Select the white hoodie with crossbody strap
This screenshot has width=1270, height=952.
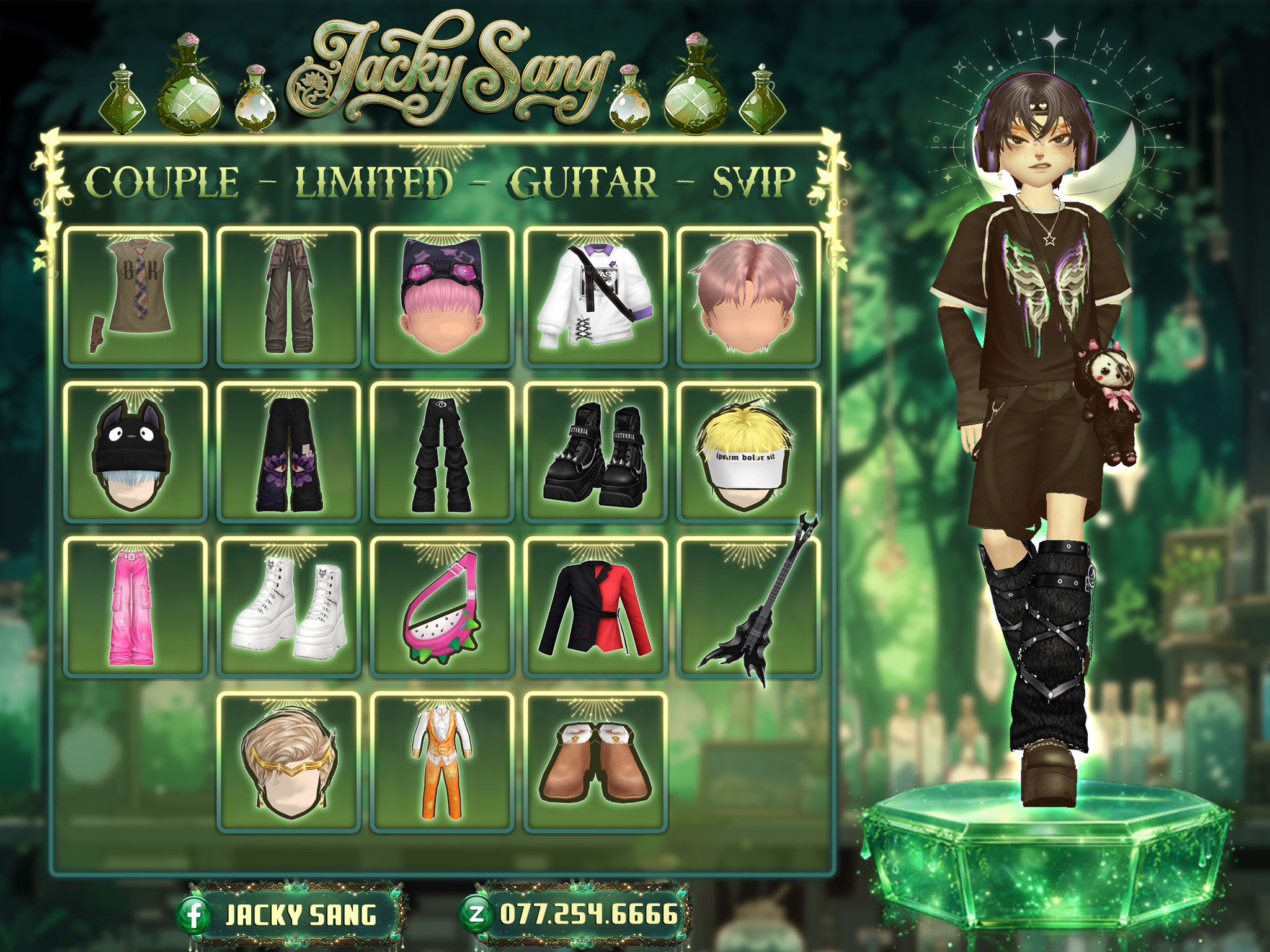[595, 297]
